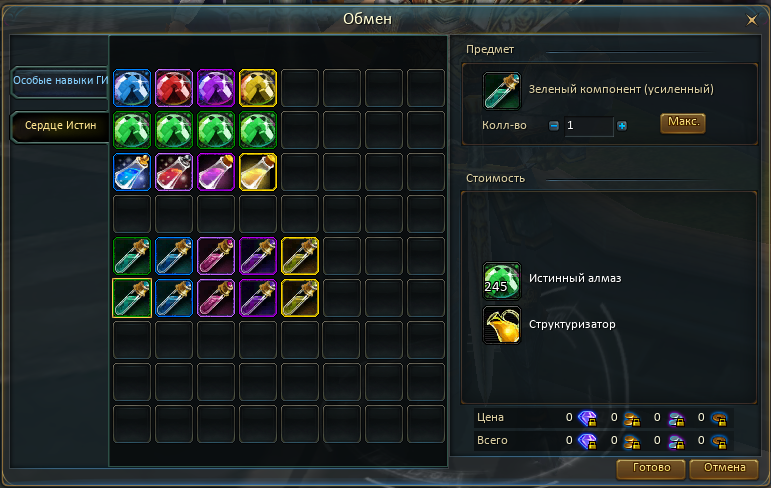Select the round blue potion flask
The height and width of the screenshot is (488, 771).
tap(132, 172)
